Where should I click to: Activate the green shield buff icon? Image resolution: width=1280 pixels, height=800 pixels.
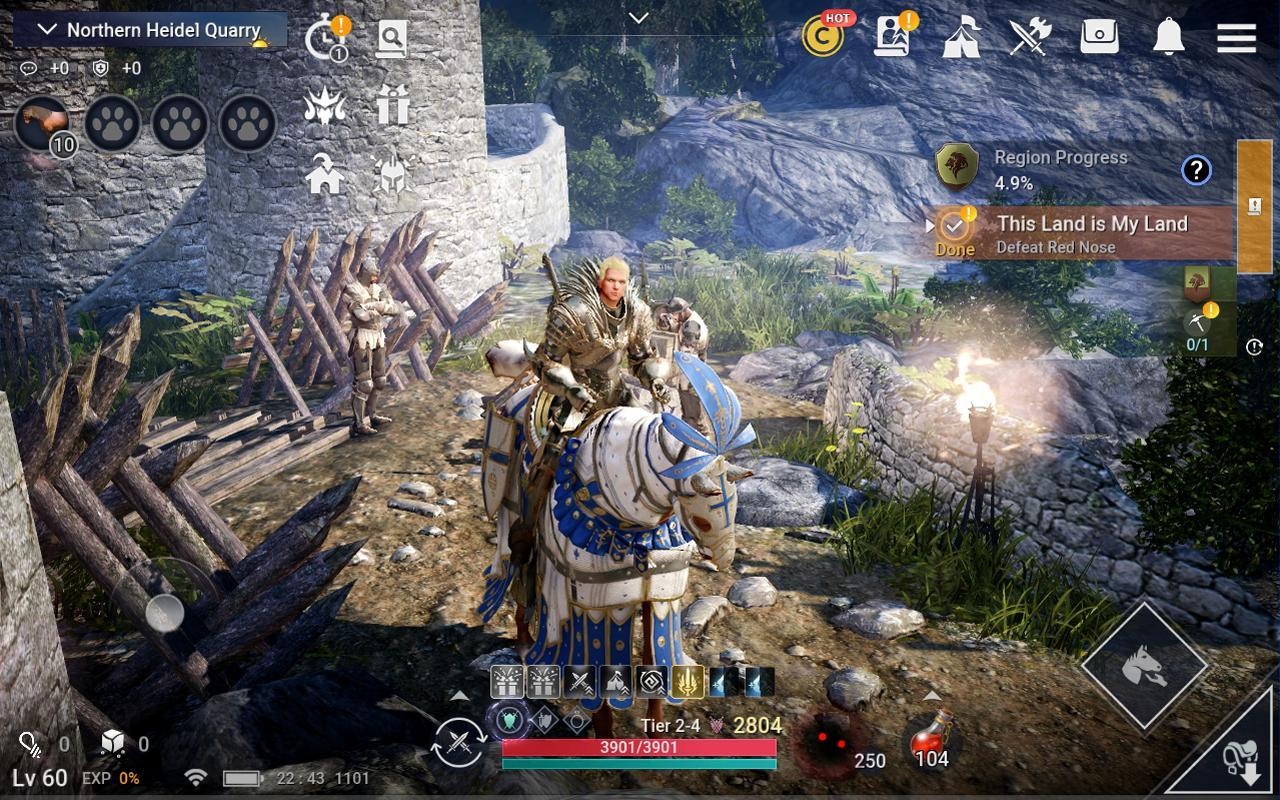tap(510, 718)
